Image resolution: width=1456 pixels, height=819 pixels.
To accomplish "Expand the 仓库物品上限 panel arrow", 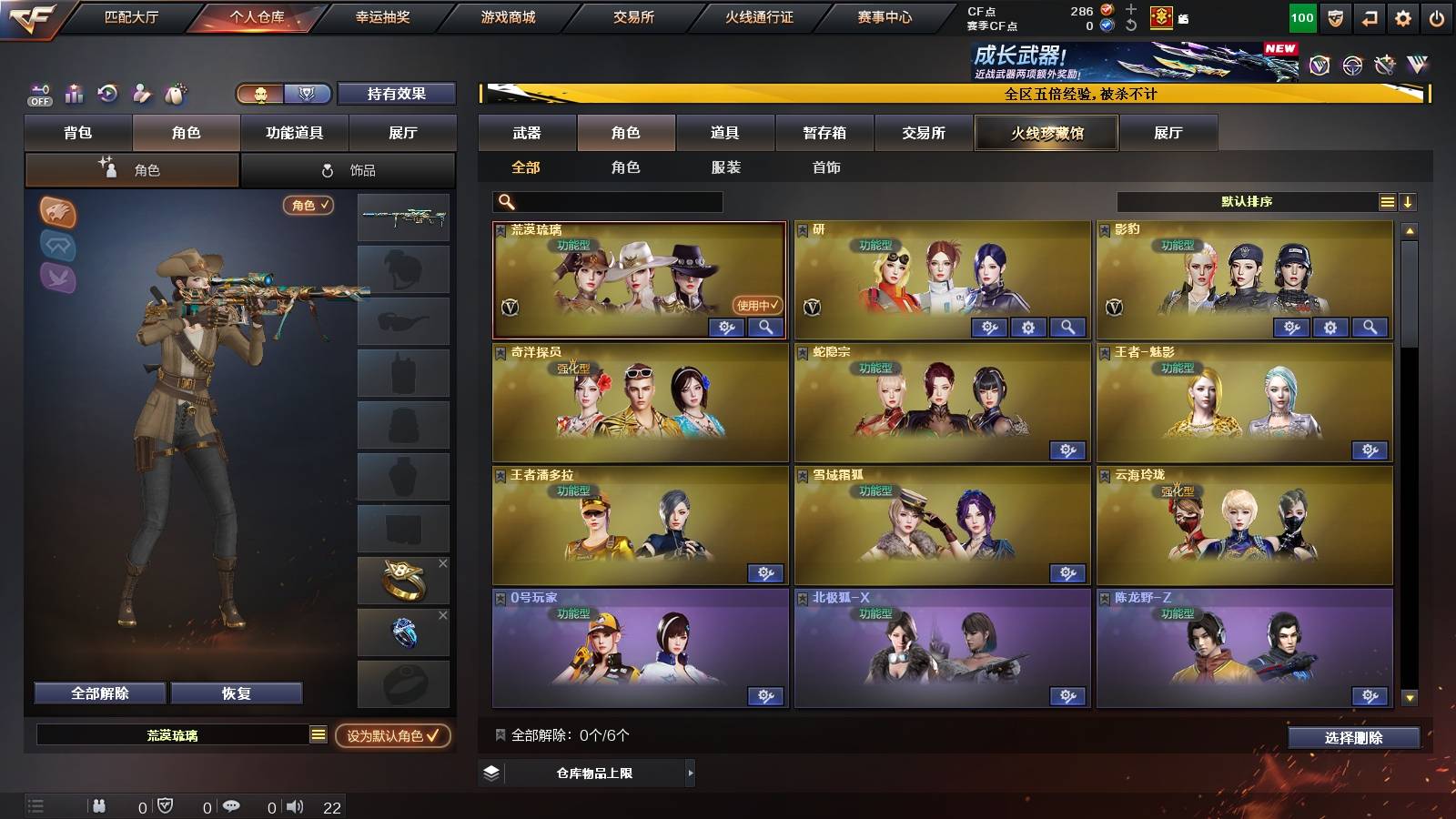I will coord(690,774).
